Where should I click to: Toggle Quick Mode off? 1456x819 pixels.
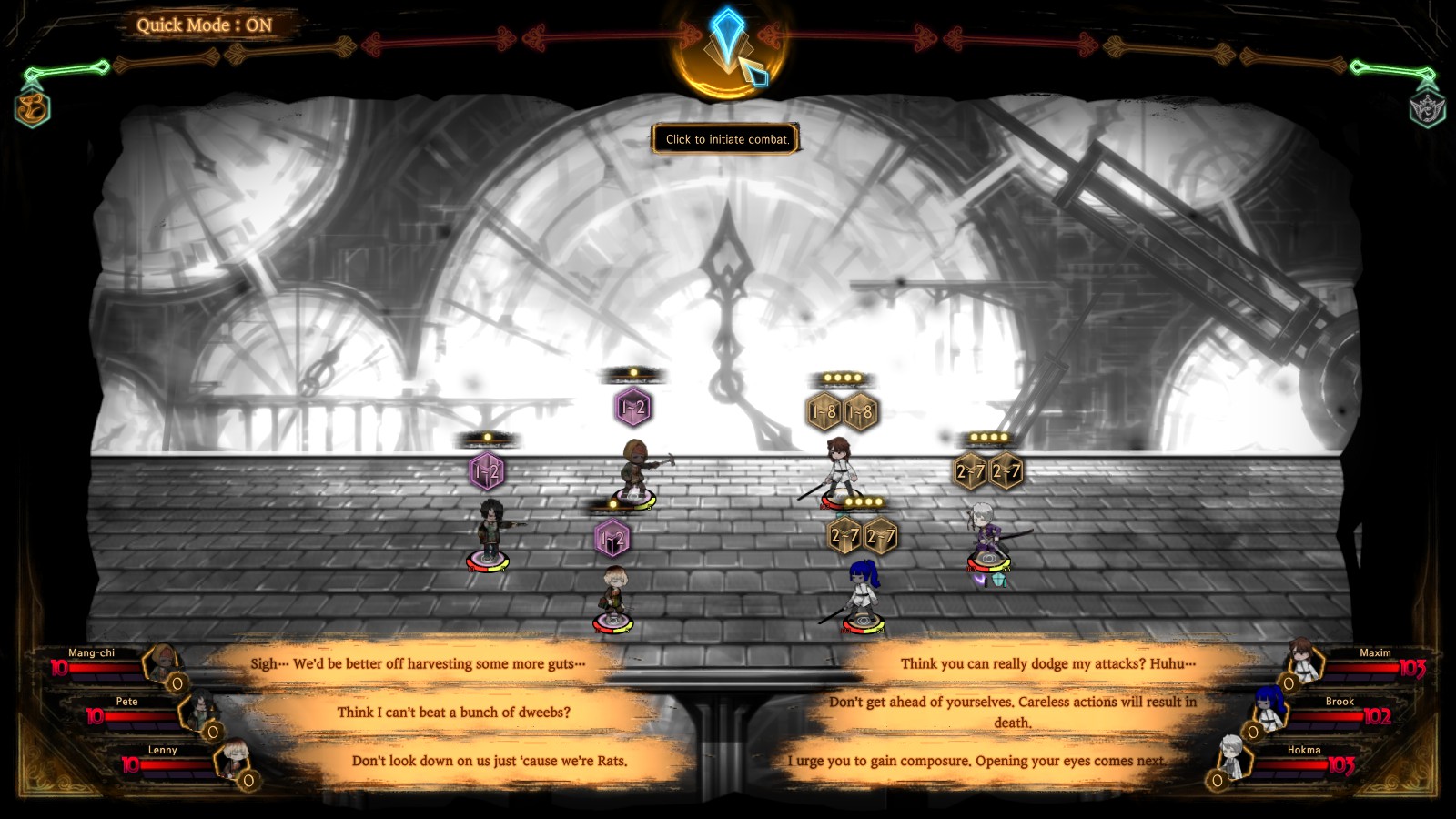205,25
